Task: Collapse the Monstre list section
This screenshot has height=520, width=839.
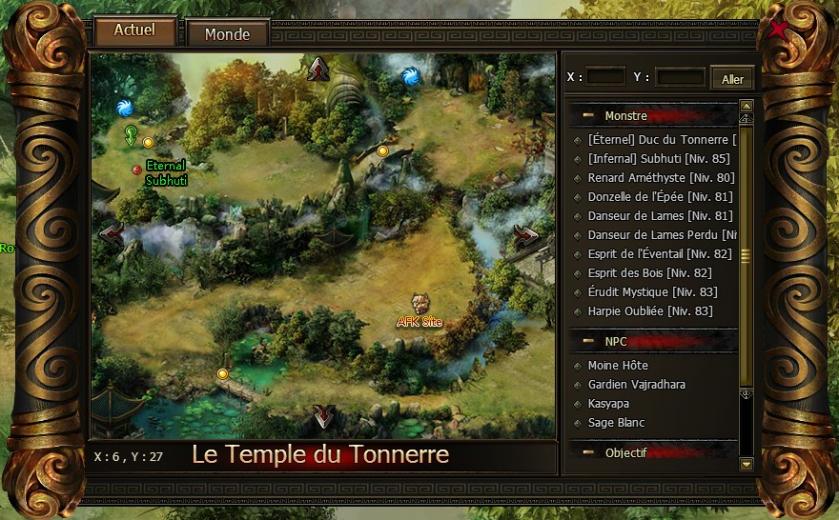Action: pos(588,116)
